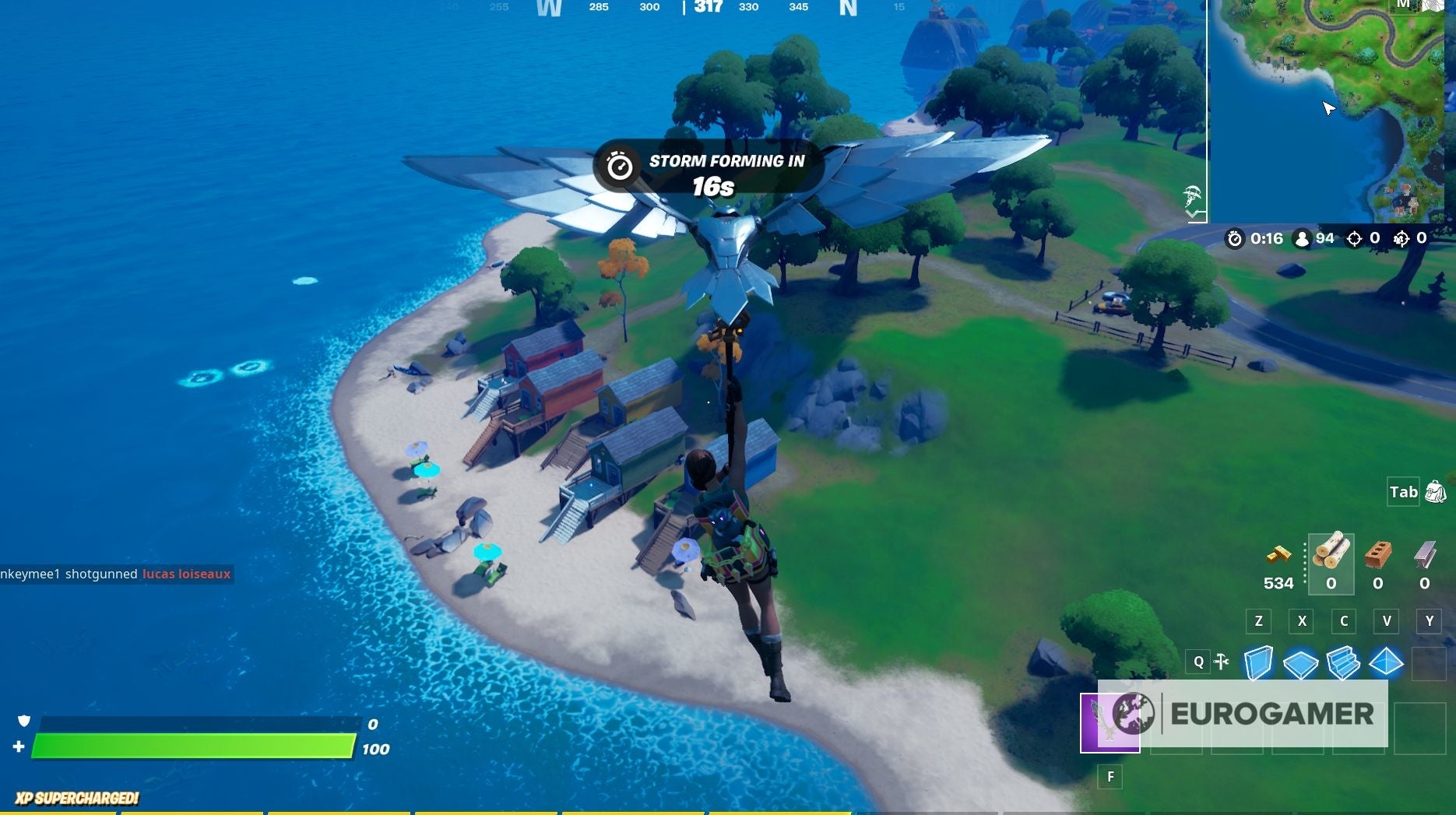The height and width of the screenshot is (815, 1456).
Task: Click the players remaining icon showing 94
Action: 1303,239
